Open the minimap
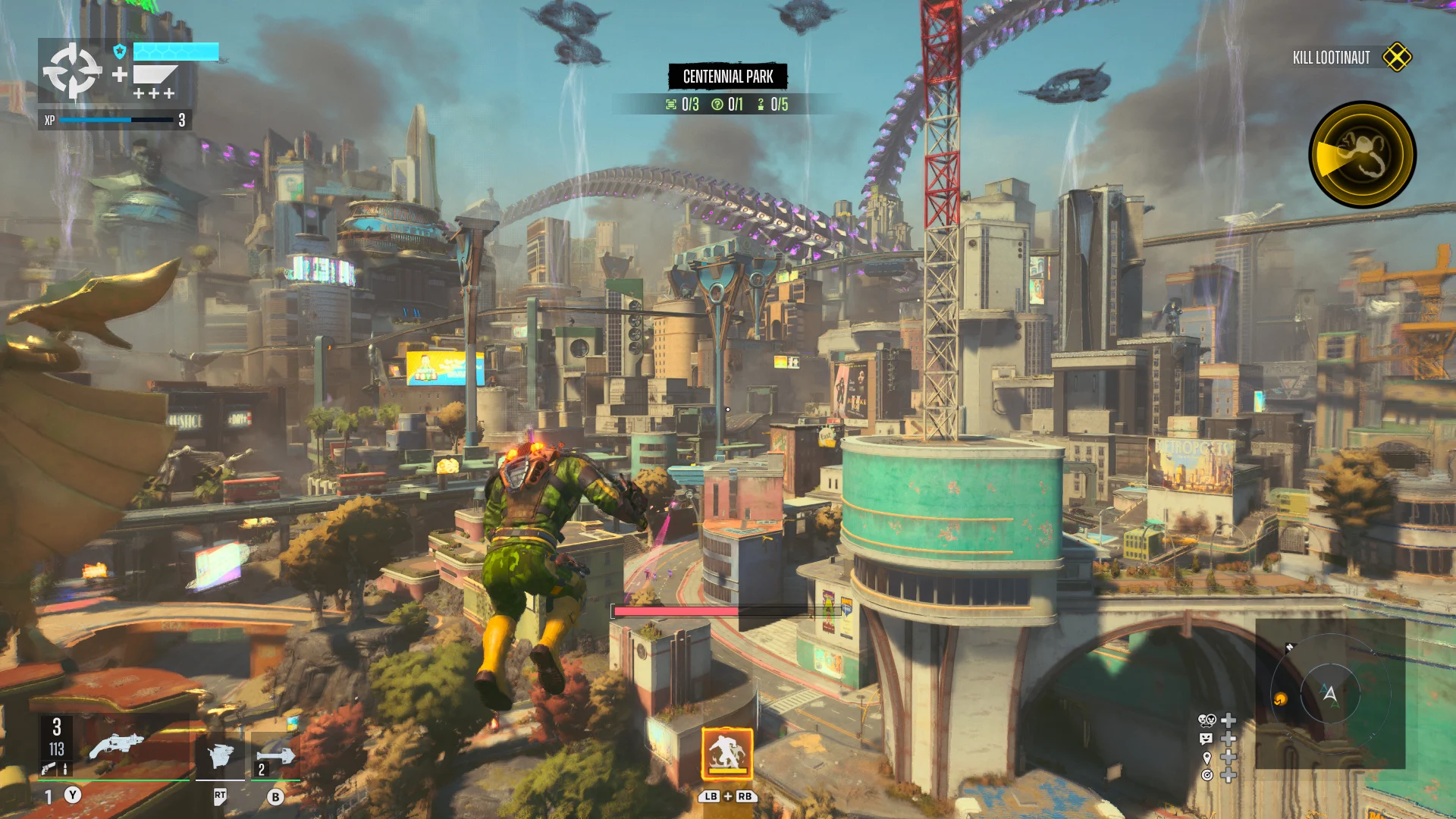 1330,693
